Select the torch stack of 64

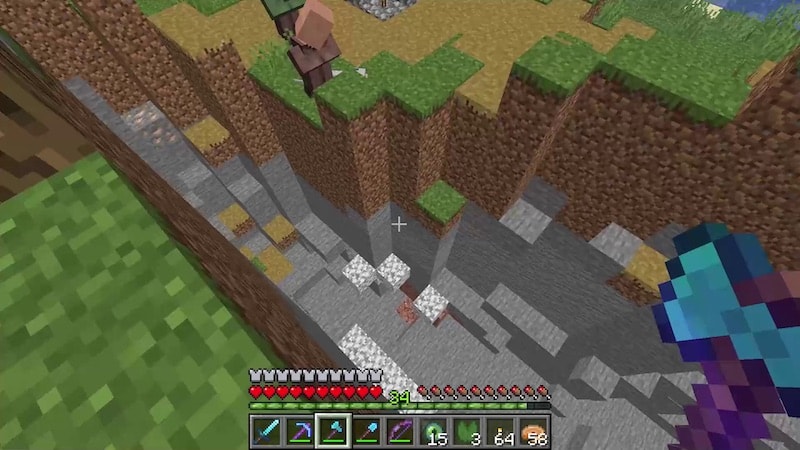501,432
